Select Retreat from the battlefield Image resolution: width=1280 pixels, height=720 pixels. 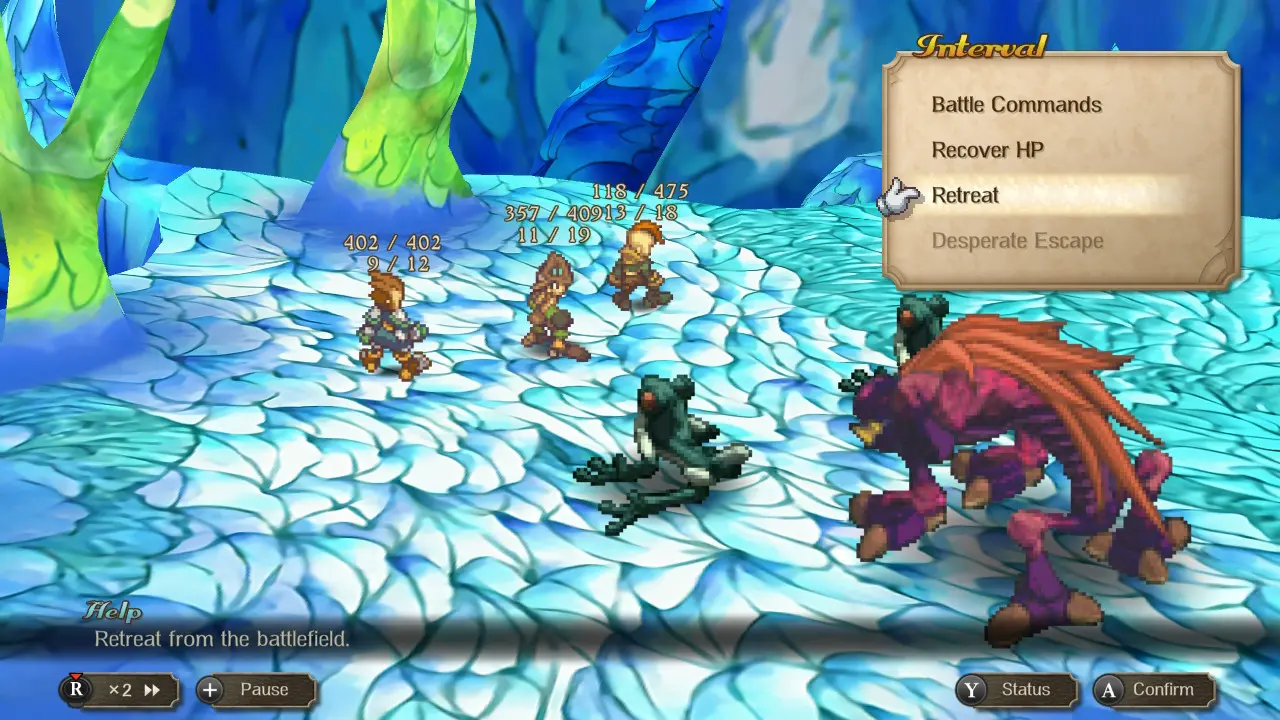pos(965,195)
